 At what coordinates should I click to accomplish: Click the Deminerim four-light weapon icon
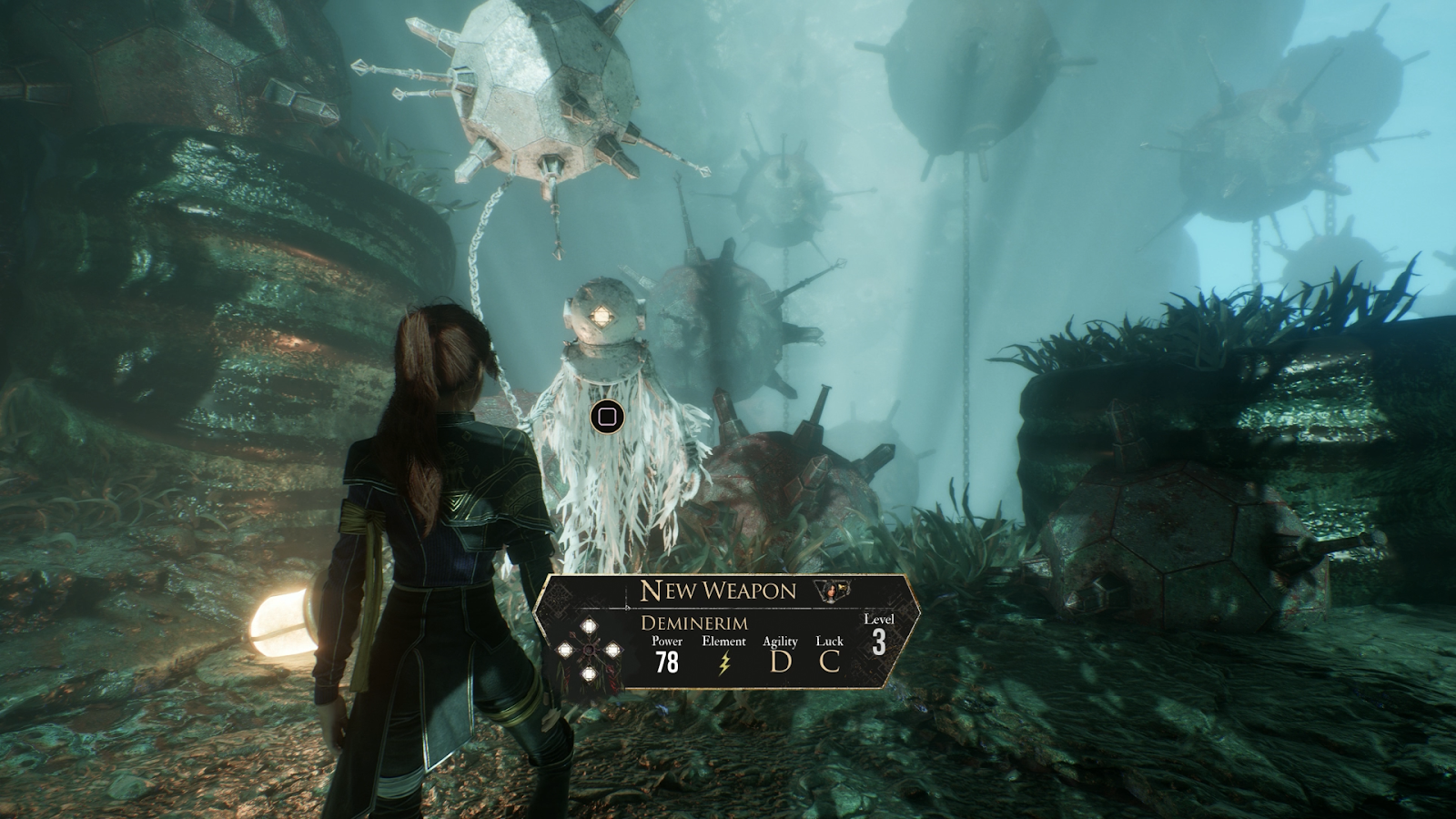(x=589, y=651)
